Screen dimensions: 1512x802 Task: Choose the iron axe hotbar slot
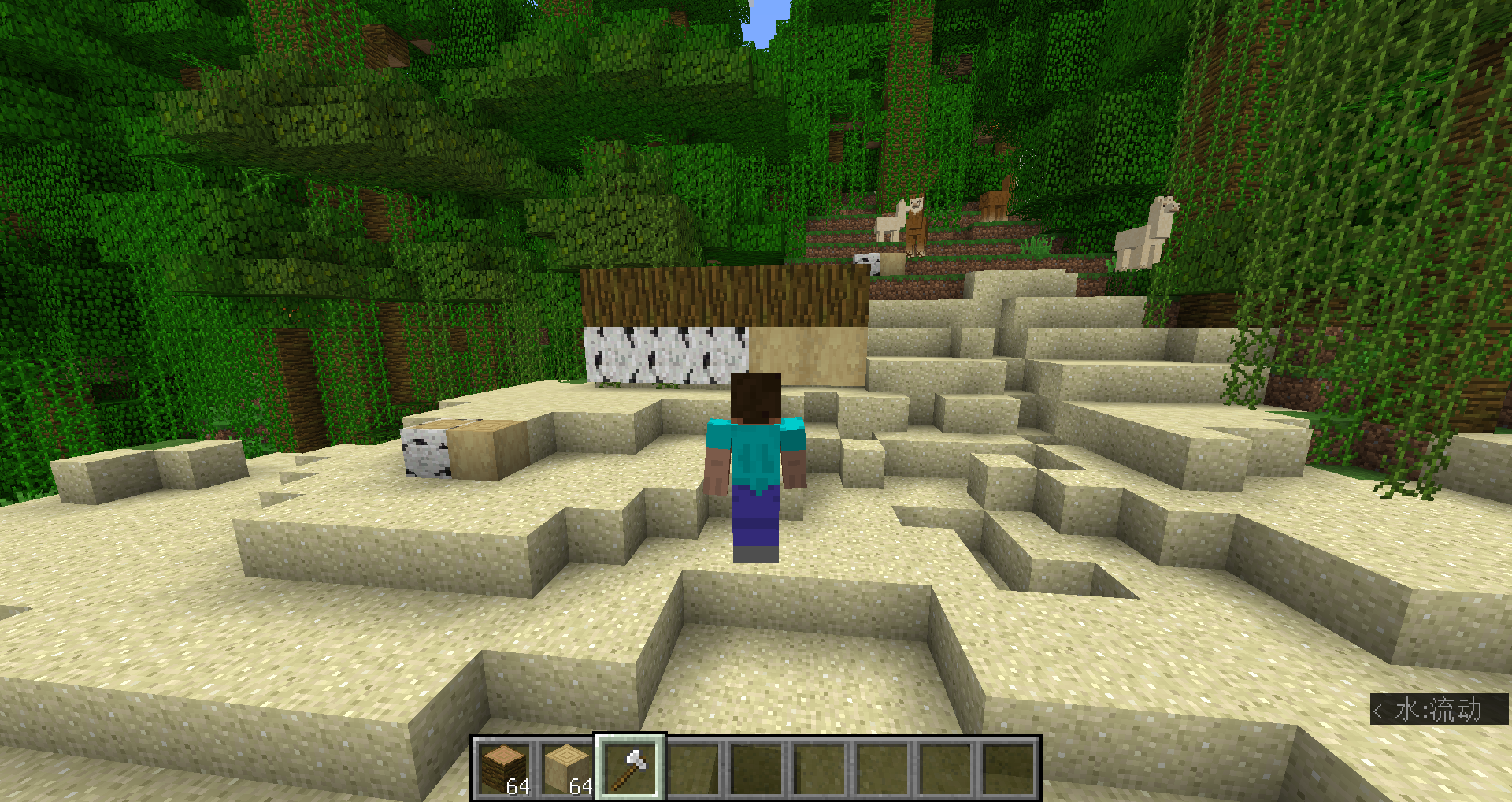click(x=630, y=768)
